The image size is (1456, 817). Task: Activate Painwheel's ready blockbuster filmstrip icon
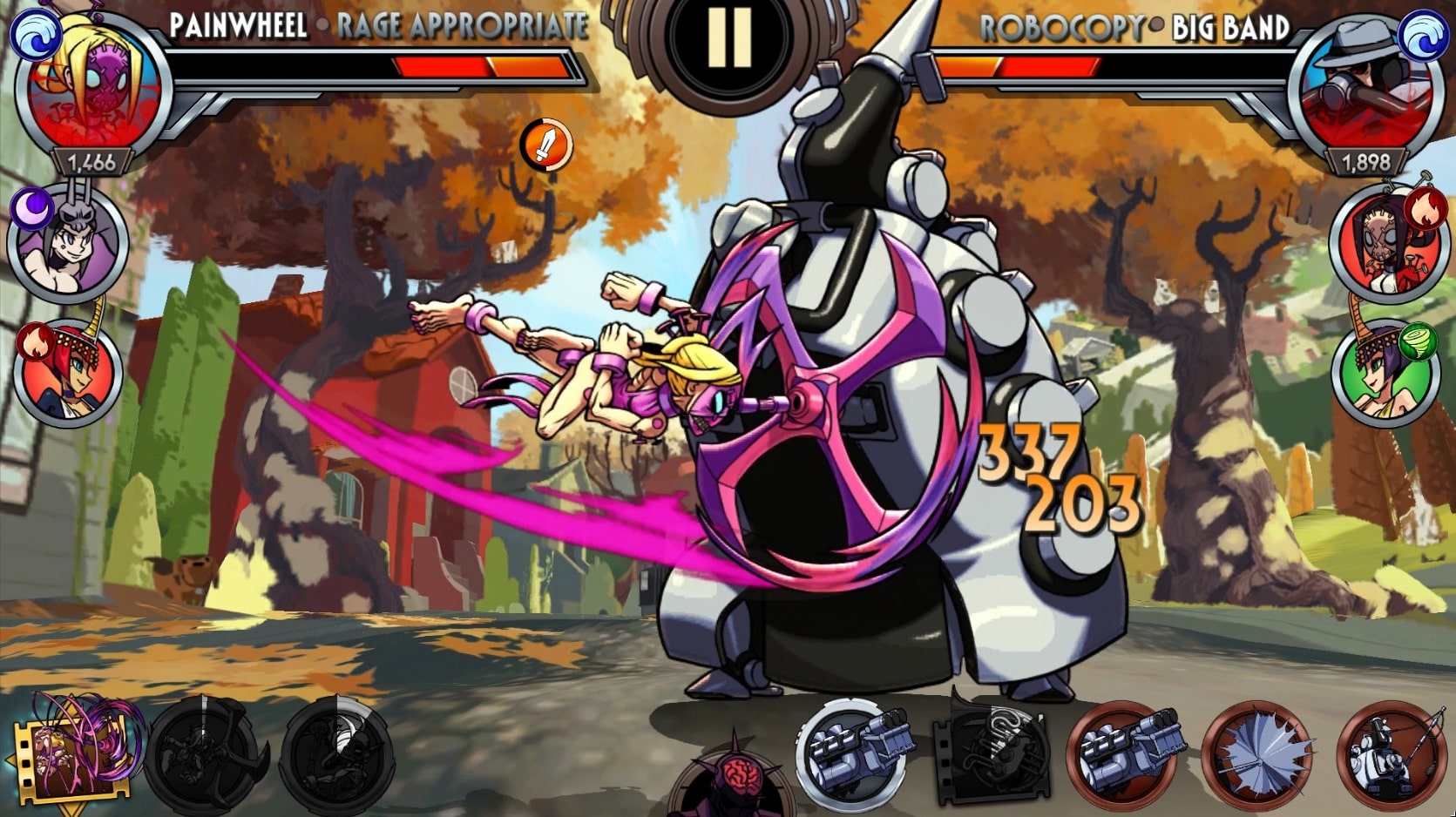point(70,760)
